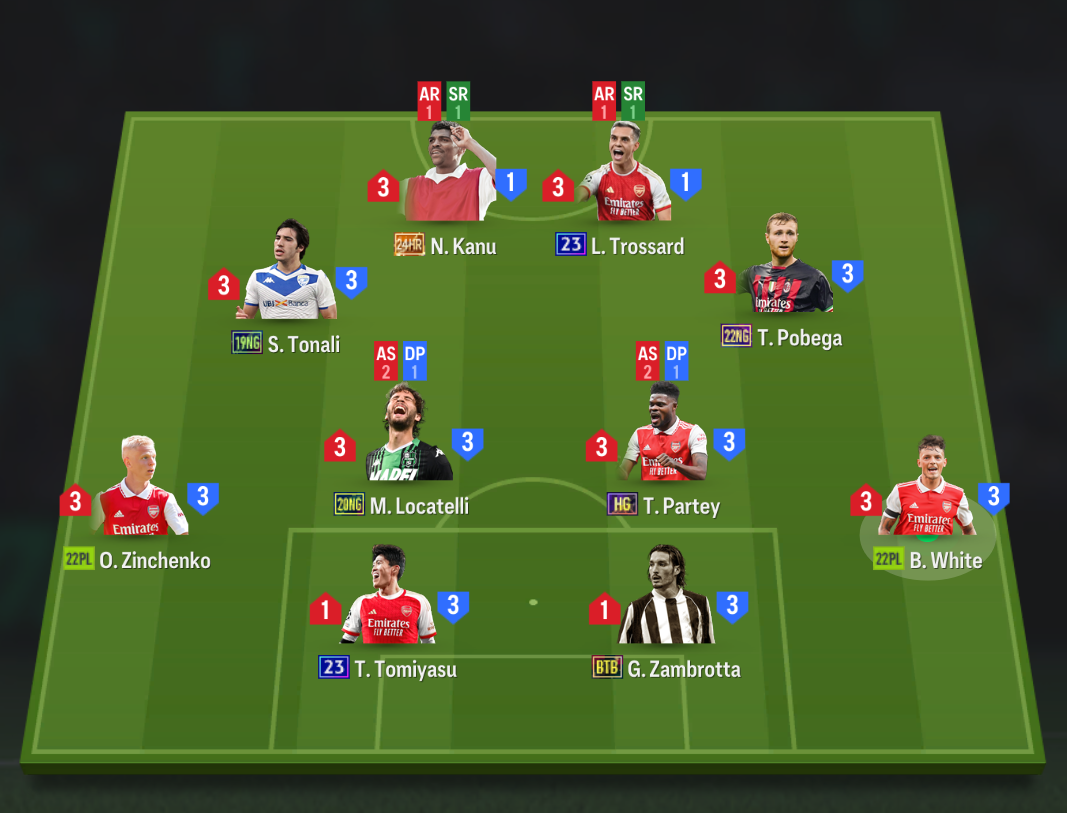Select L. Trossard's player card
The height and width of the screenshot is (813, 1067).
pyautogui.click(x=626, y=180)
